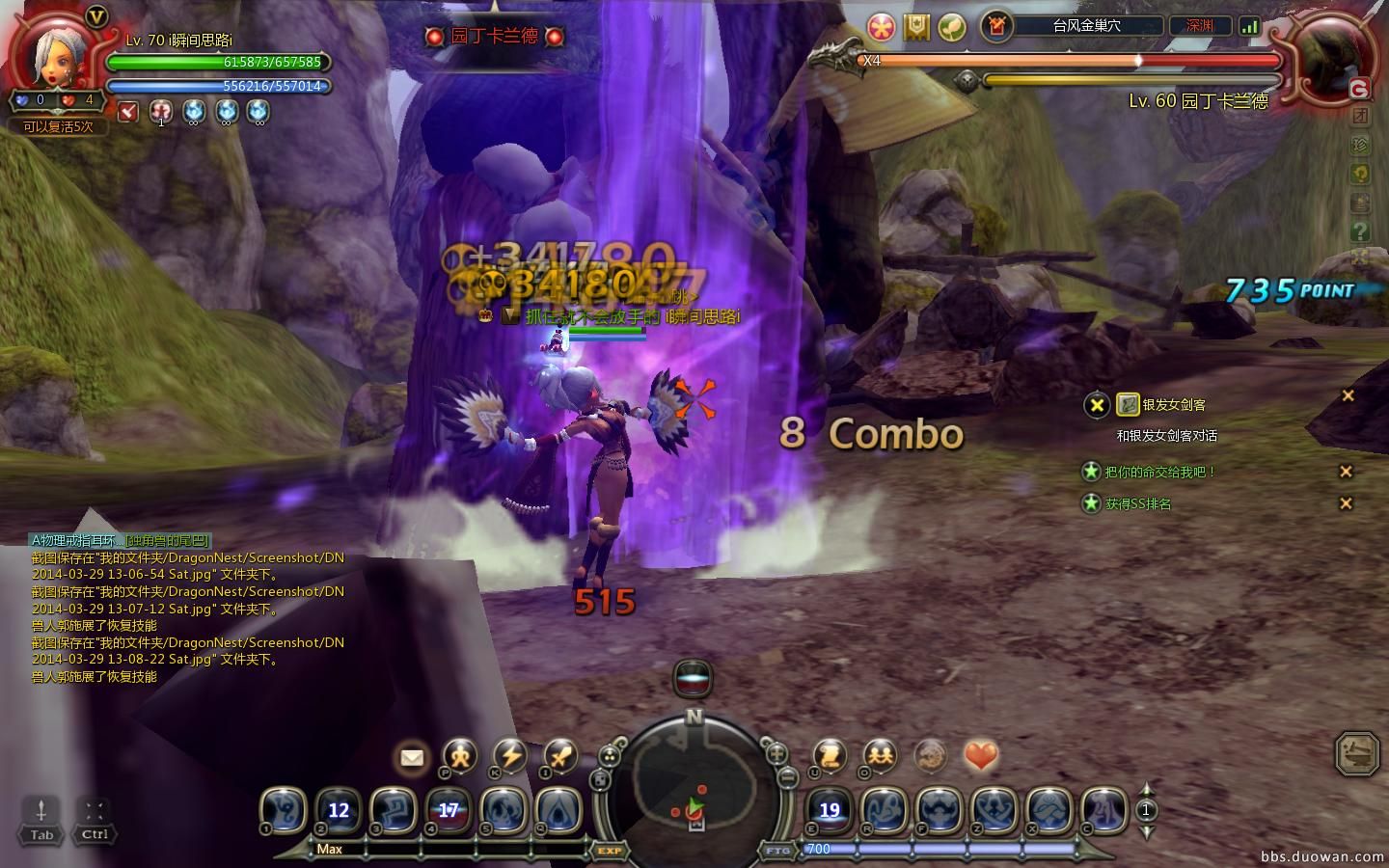Click the red heart icon
The height and width of the screenshot is (868, 1389).
click(x=980, y=756)
